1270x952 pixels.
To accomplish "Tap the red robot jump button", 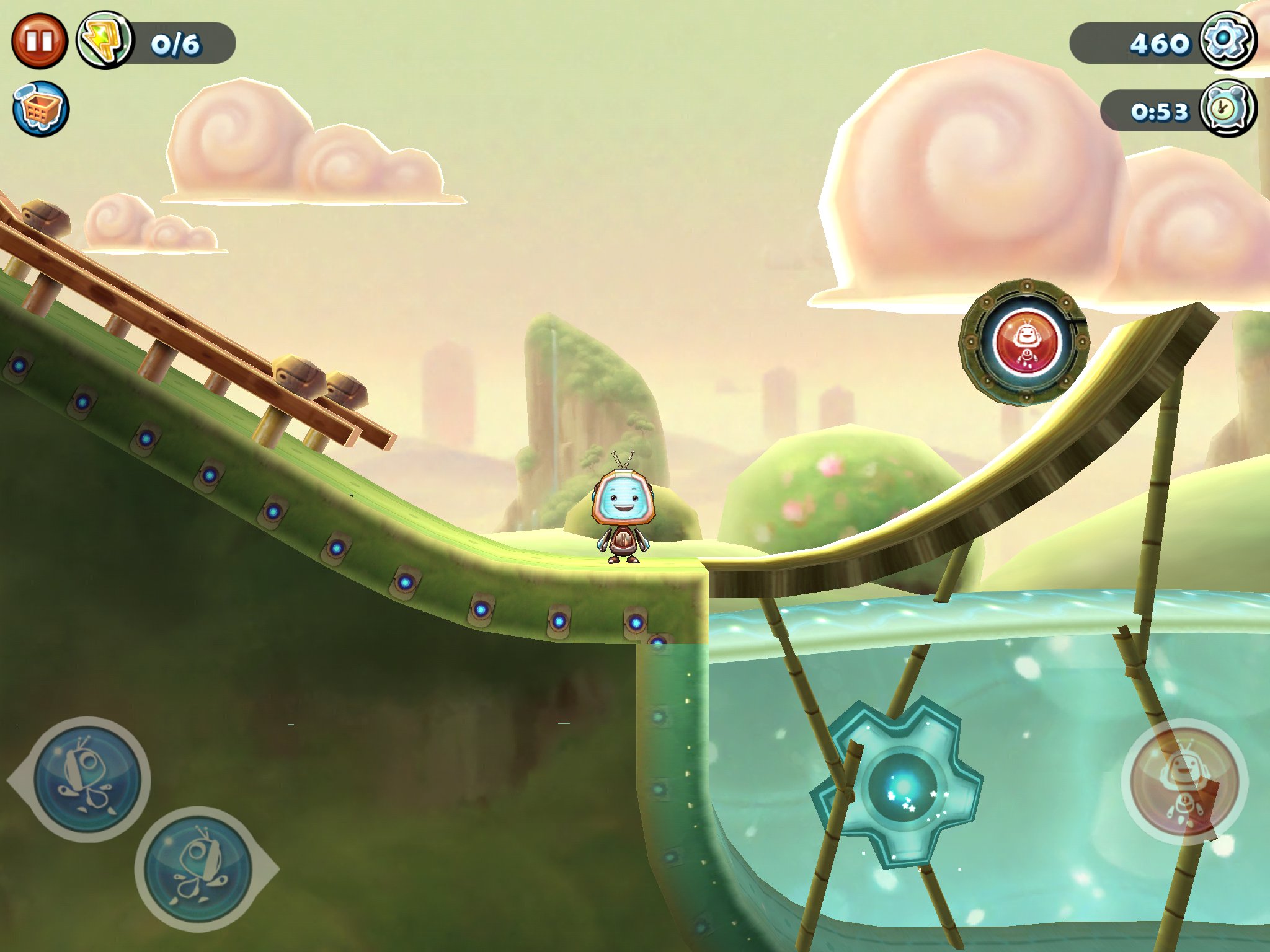I will click(x=1184, y=781).
